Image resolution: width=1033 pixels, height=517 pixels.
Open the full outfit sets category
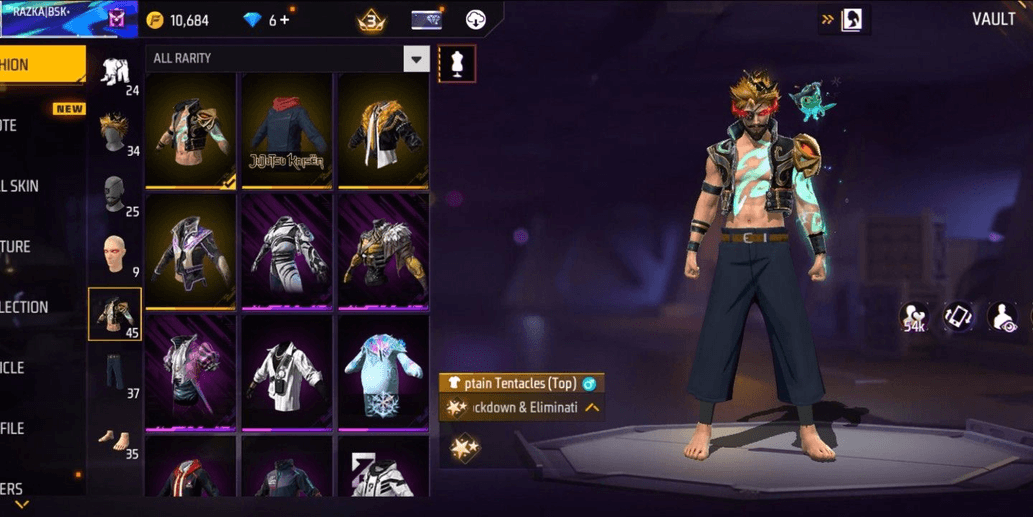tap(115, 71)
